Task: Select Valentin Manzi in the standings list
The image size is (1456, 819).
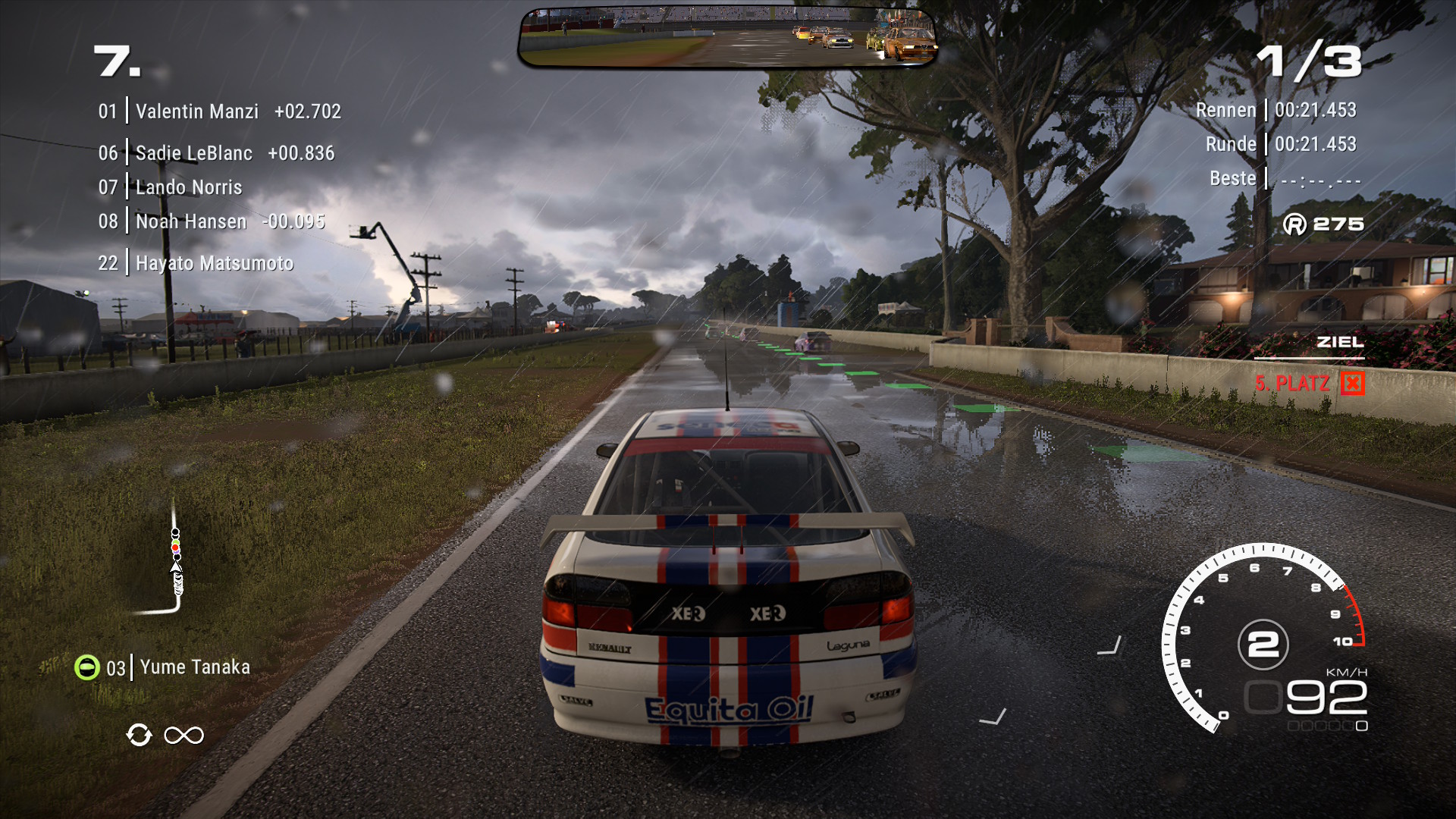Action: point(218,111)
